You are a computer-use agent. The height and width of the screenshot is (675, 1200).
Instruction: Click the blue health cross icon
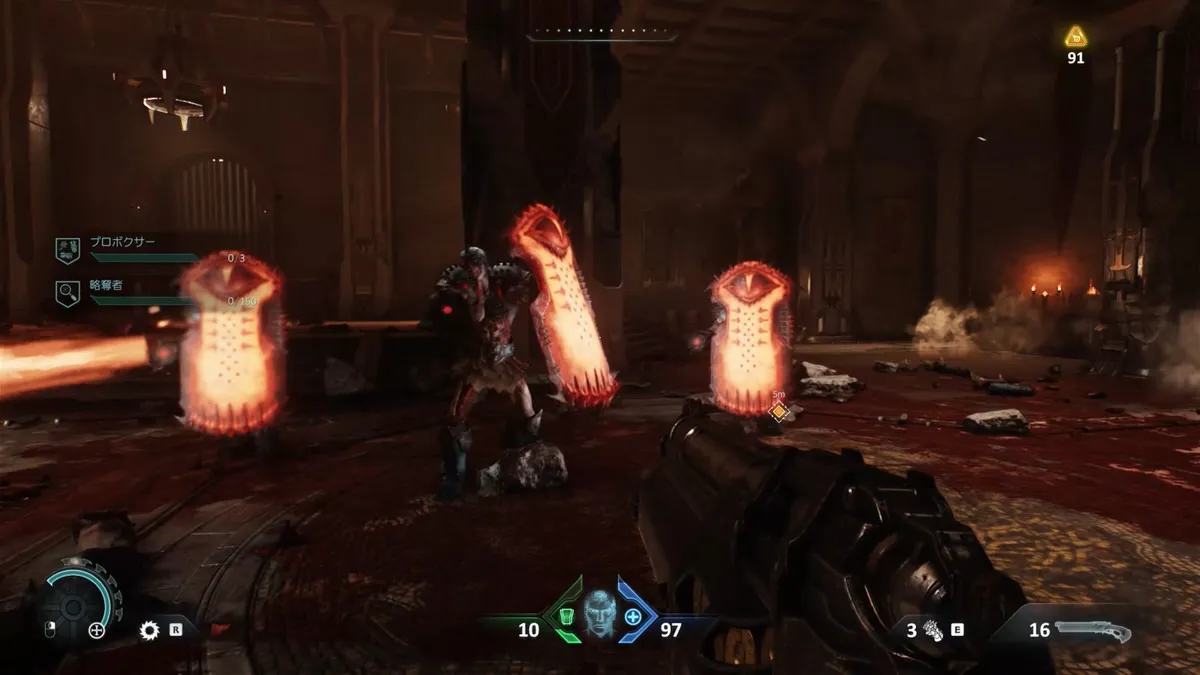click(633, 616)
